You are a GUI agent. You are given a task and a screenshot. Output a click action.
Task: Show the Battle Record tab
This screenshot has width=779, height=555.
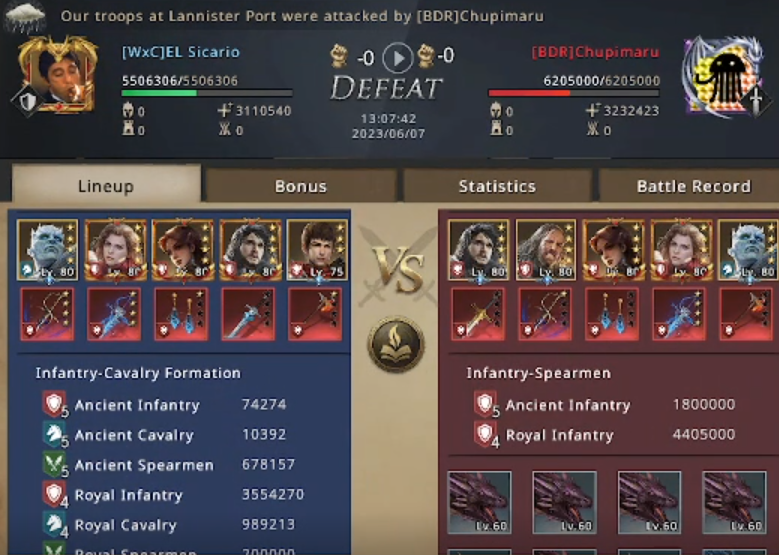click(x=692, y=186)
